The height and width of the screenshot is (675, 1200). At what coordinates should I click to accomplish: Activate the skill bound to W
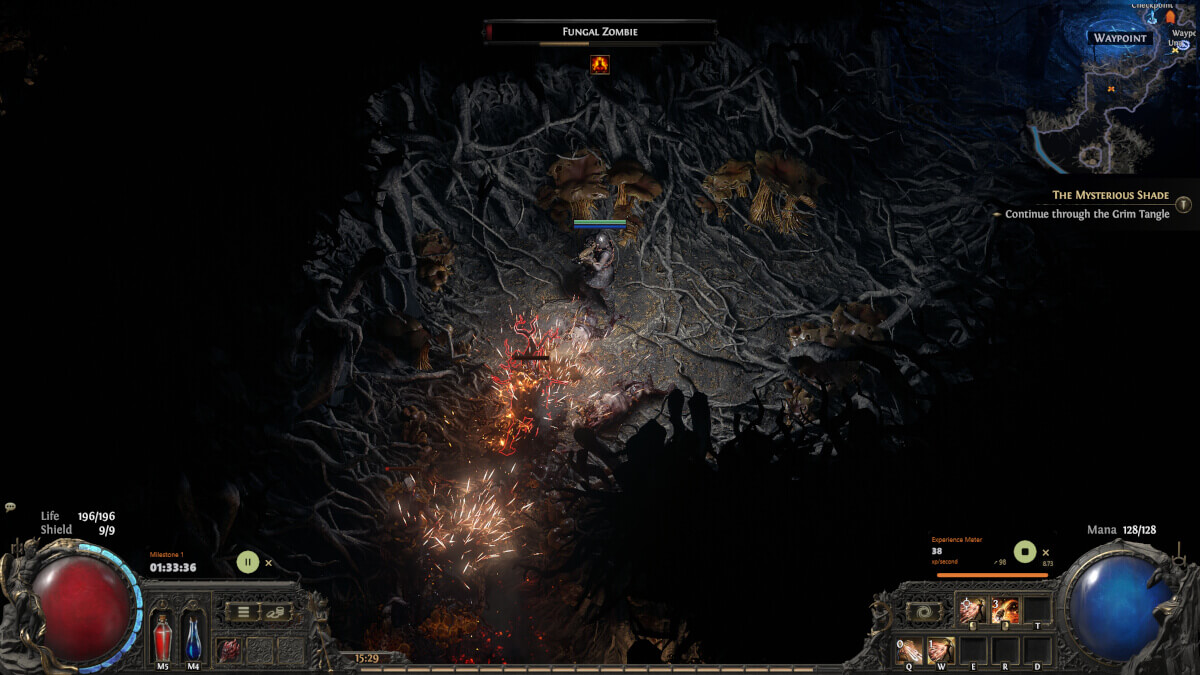click(941, 651)
